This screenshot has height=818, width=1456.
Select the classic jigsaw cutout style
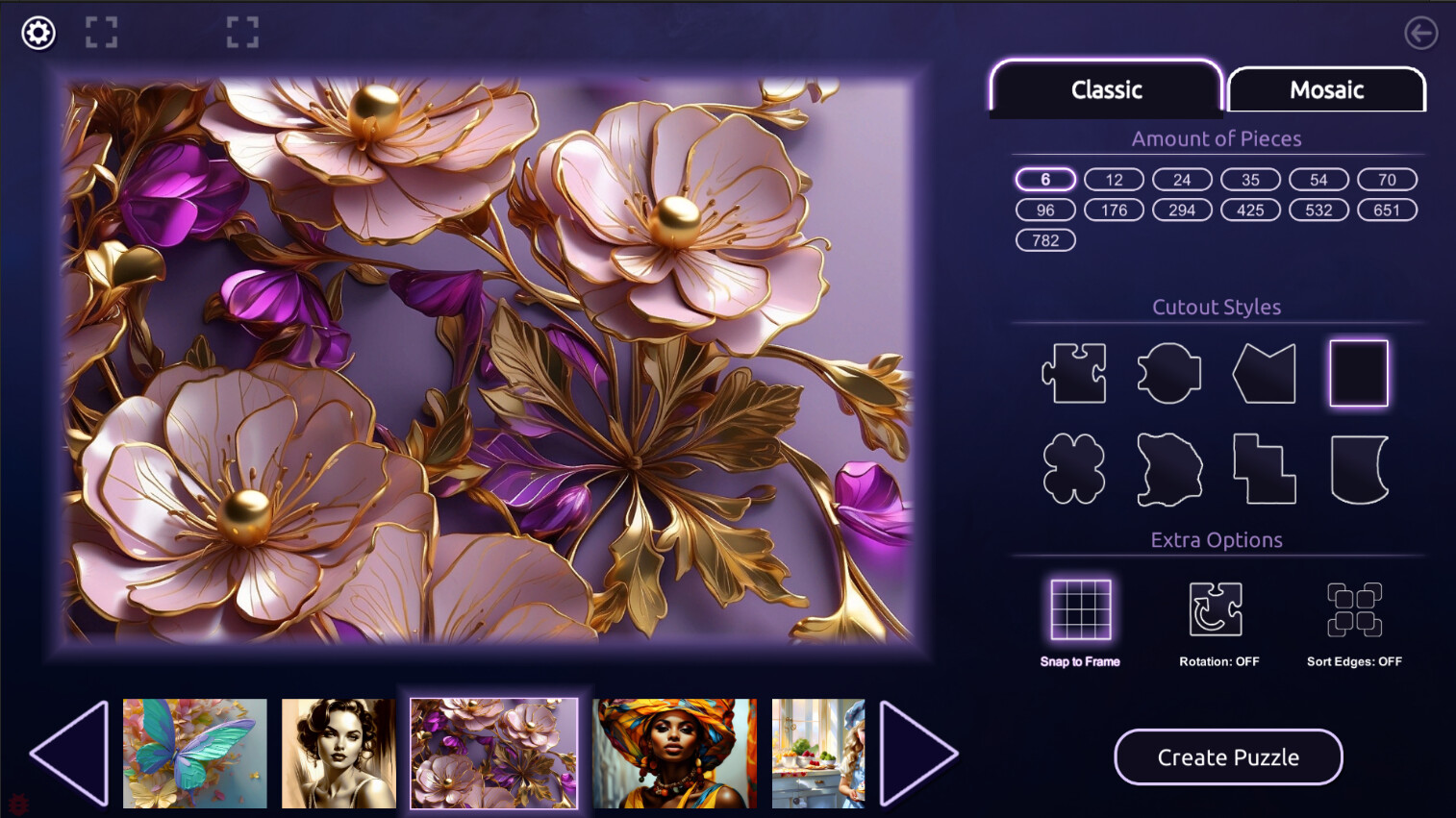click(x=1073, y=373)
